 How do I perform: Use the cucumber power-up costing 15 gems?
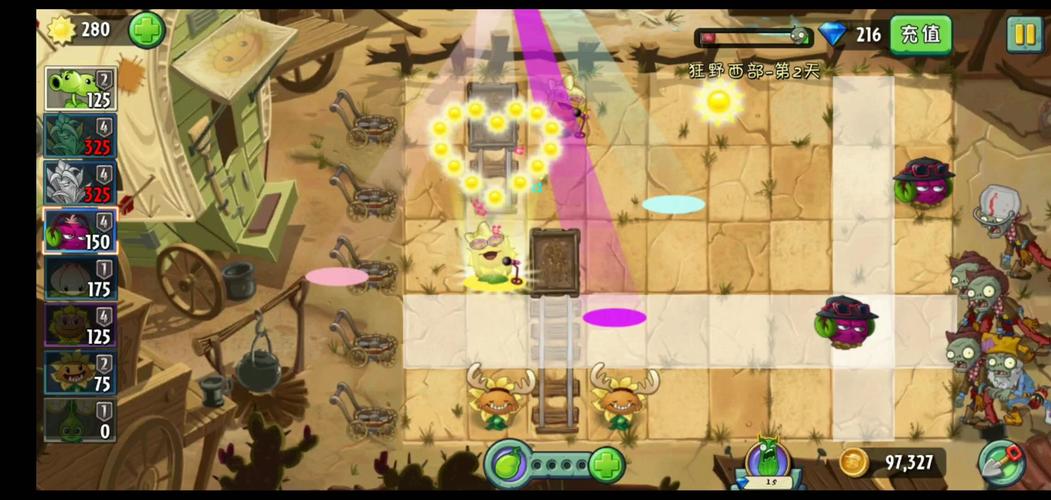point(768,464)
